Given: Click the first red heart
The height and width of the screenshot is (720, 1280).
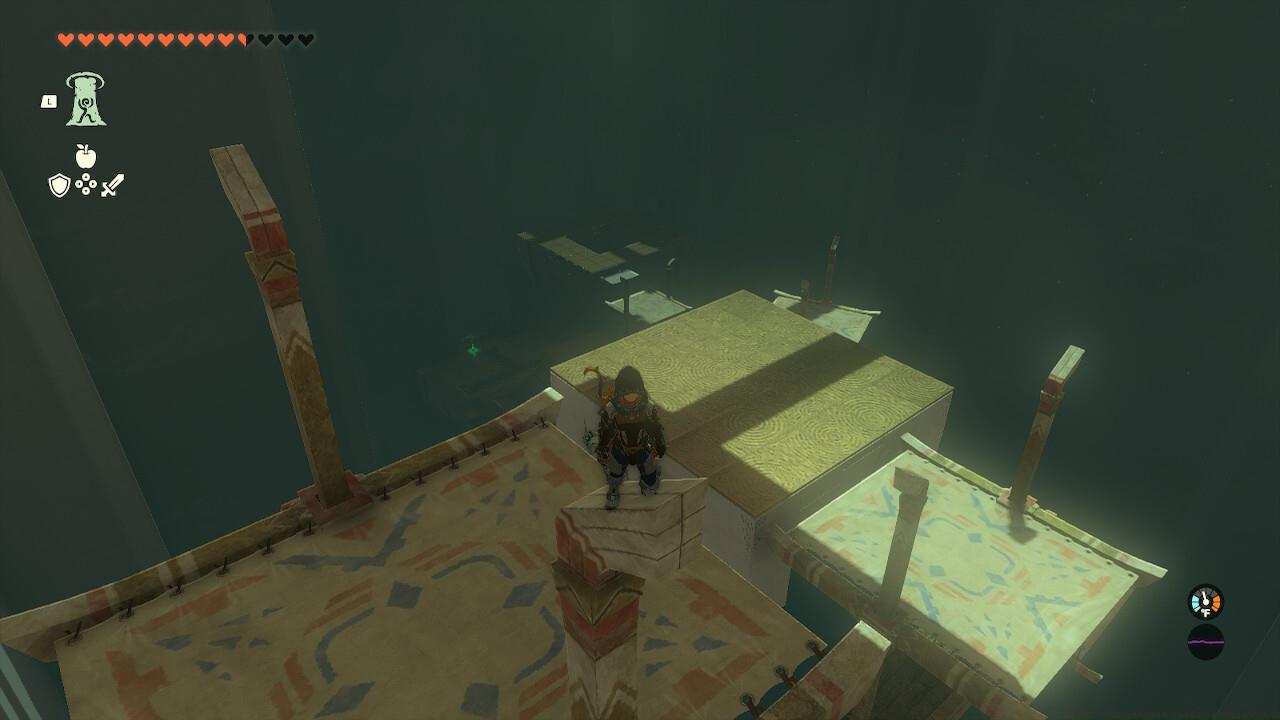Looking at the screenshot, I should [x=66, y=40].
